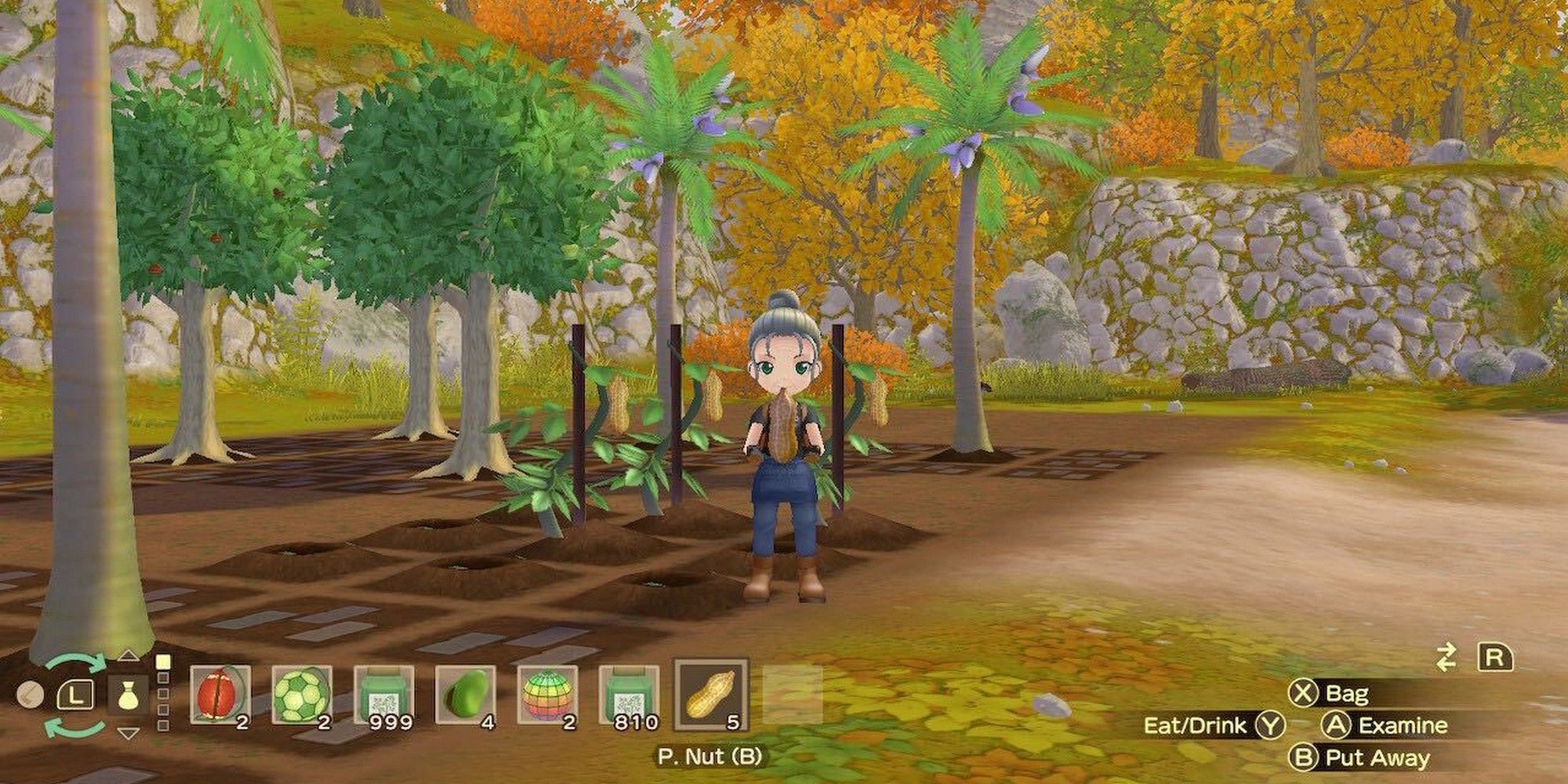The width and height of the screenshot is (1568, 784).
Task: Select the red apple seed bag slot
Action: 221,698
